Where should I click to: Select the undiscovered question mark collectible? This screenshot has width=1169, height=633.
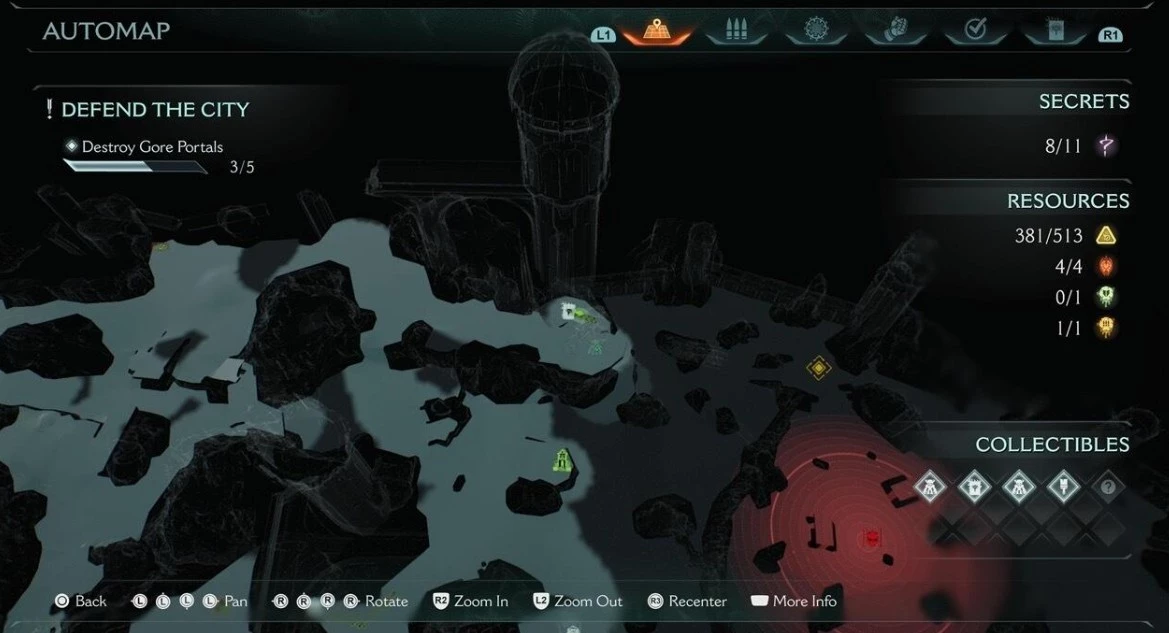pyautogui.click(x=1107, y=488)
